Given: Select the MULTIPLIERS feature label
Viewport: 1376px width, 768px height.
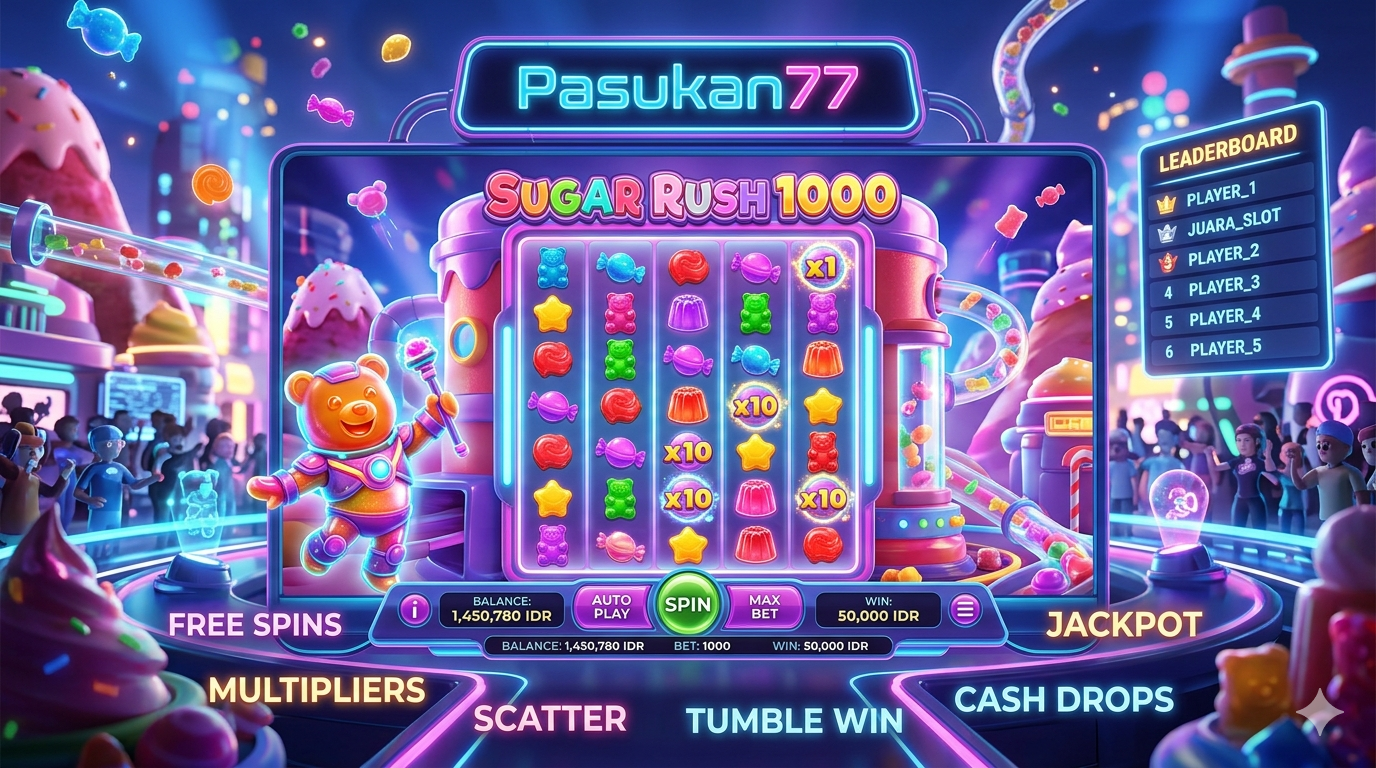Looking at the screenshot, I should click(317, 689).
